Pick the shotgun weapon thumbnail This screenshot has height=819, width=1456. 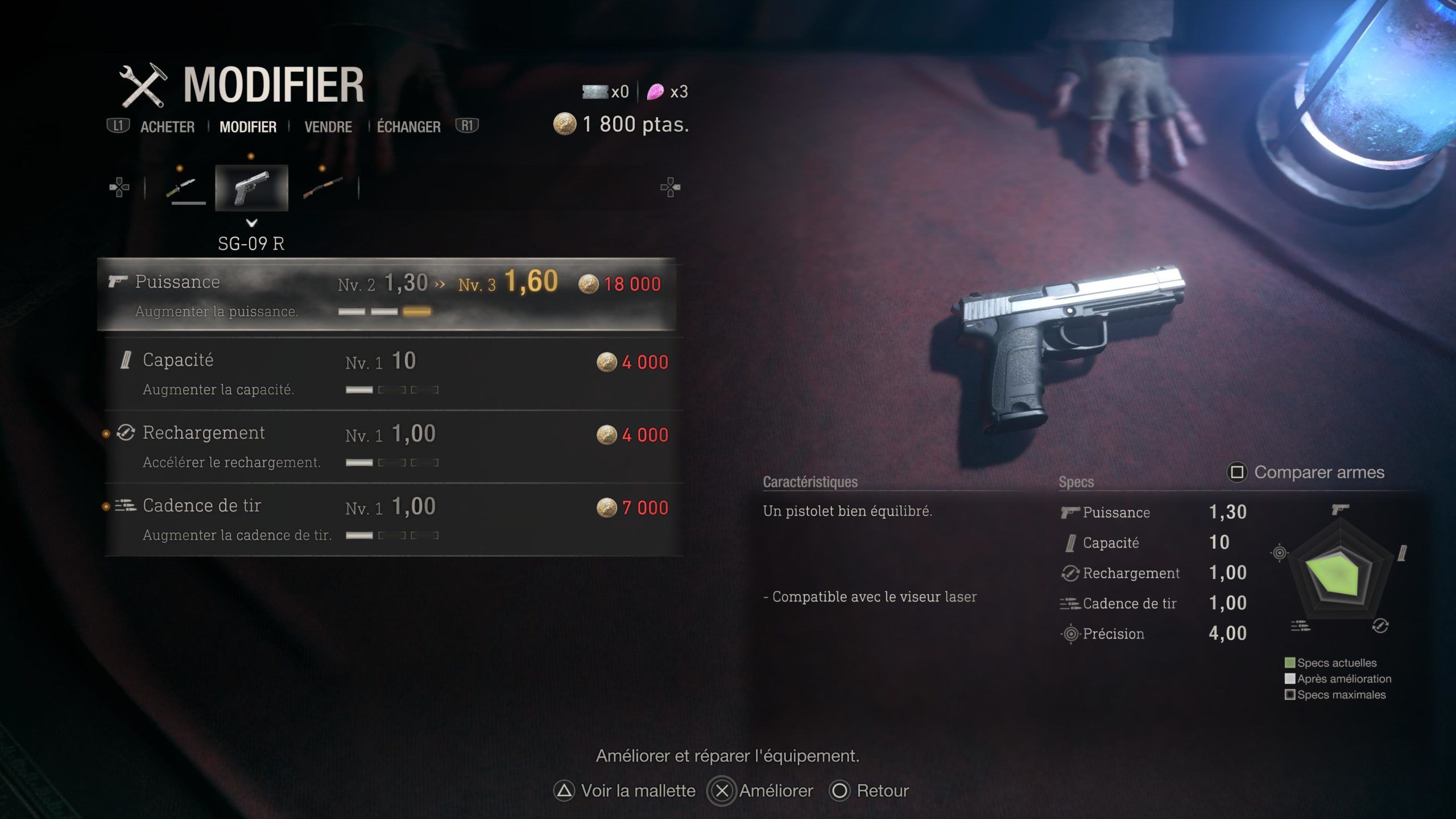point(322,188)
